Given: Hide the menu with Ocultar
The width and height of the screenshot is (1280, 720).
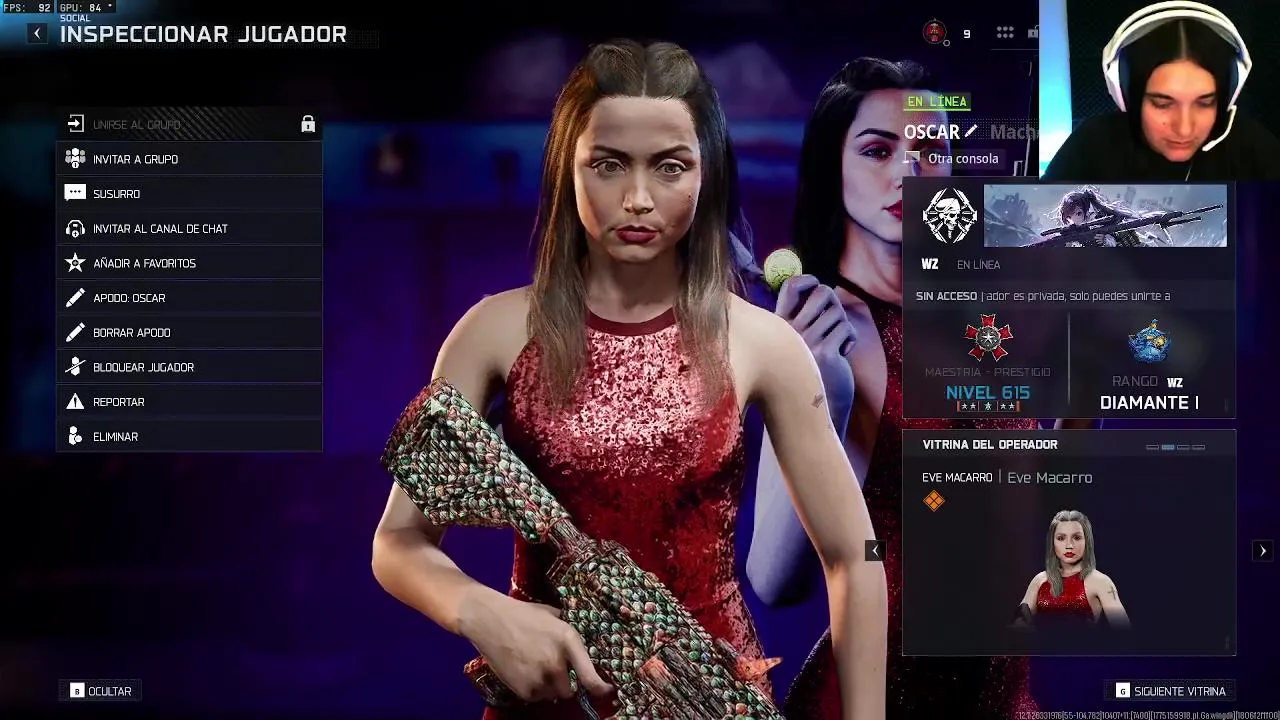Looking at the screenshot, I should pyautogui.click(x=101, y=691).
